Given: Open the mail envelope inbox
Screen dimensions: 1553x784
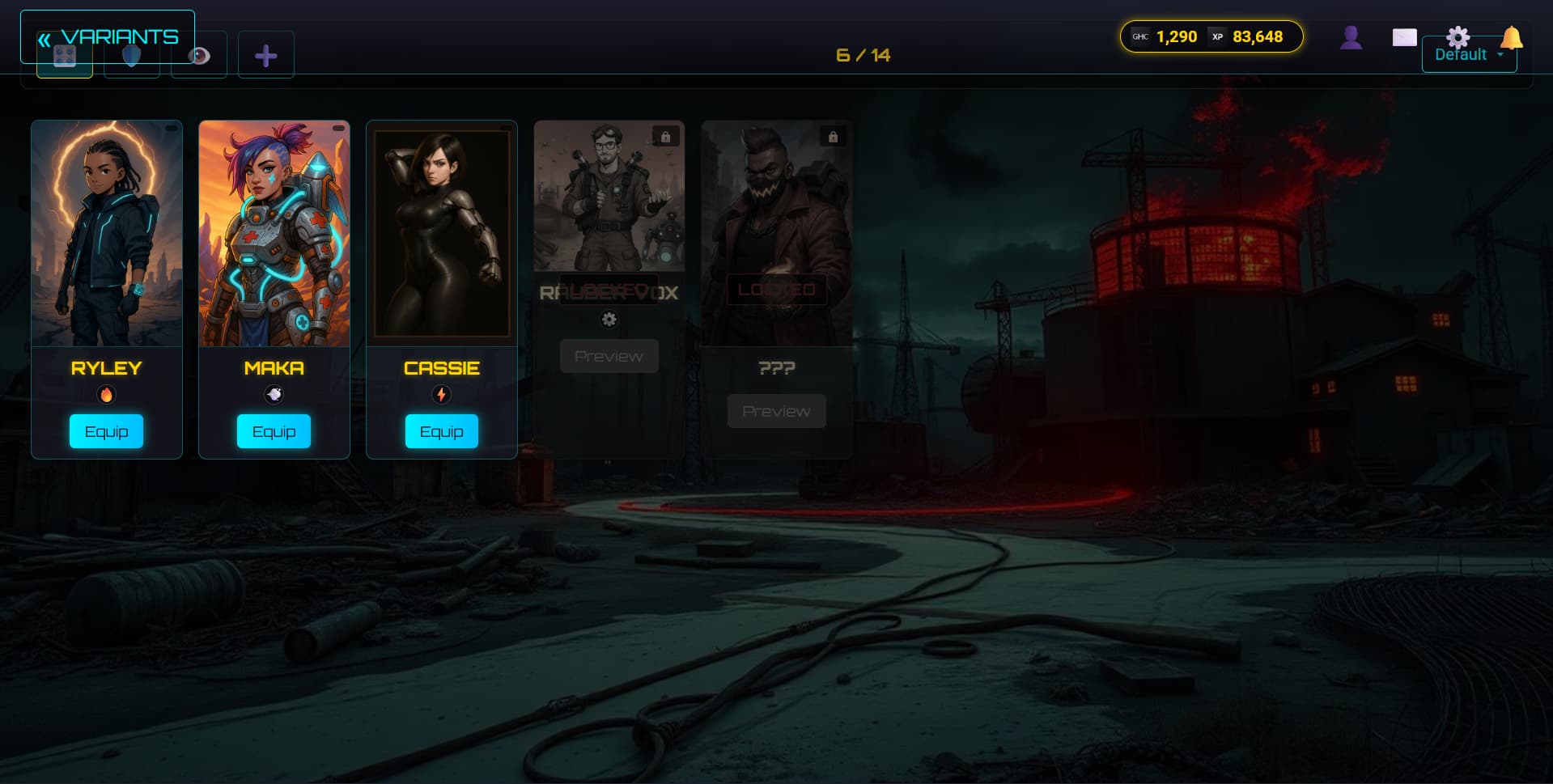Looking at the screenshot, I should coord(1404,37).
